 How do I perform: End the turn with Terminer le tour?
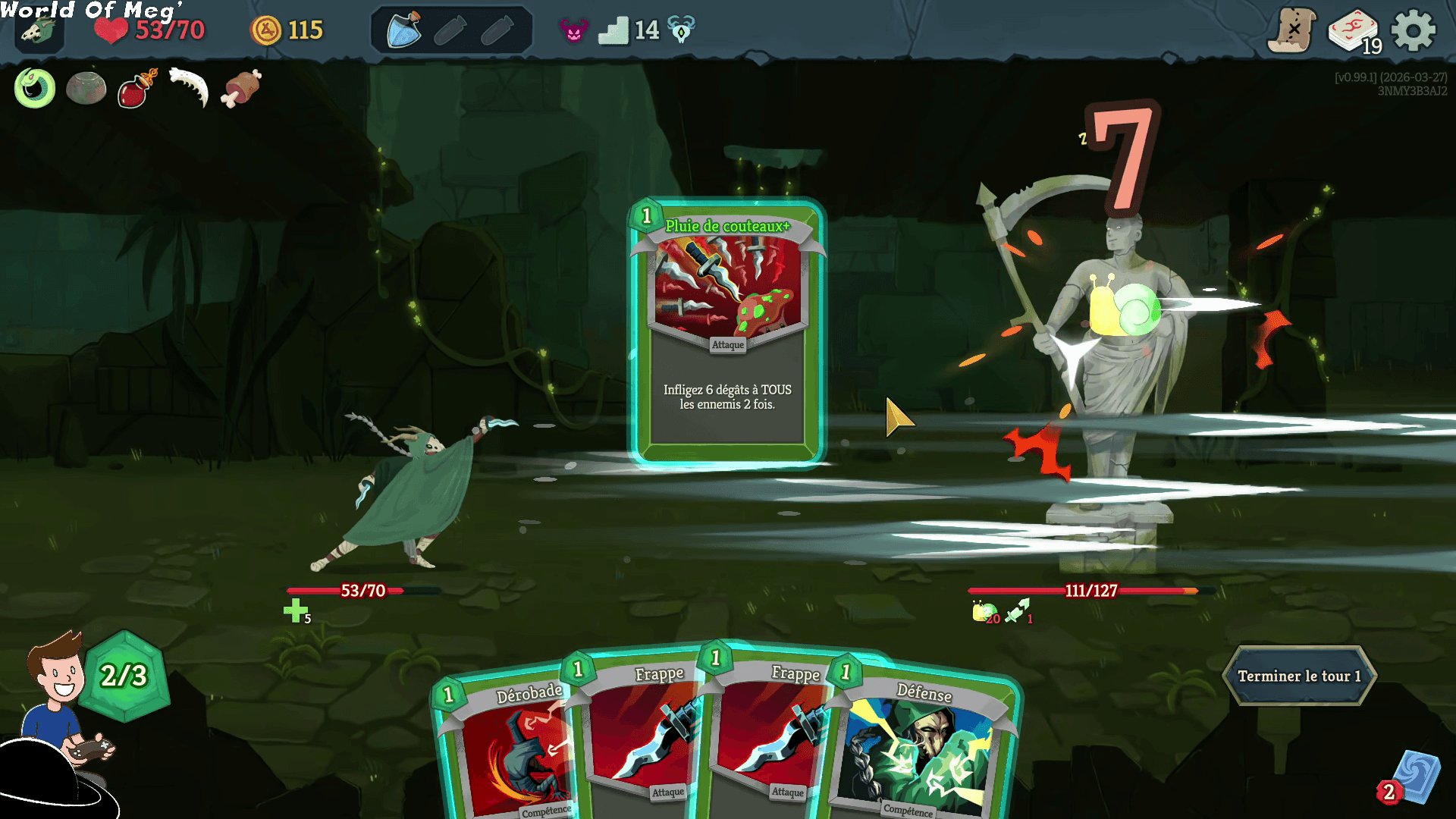pyautogui.click(x=1299, y=676)
